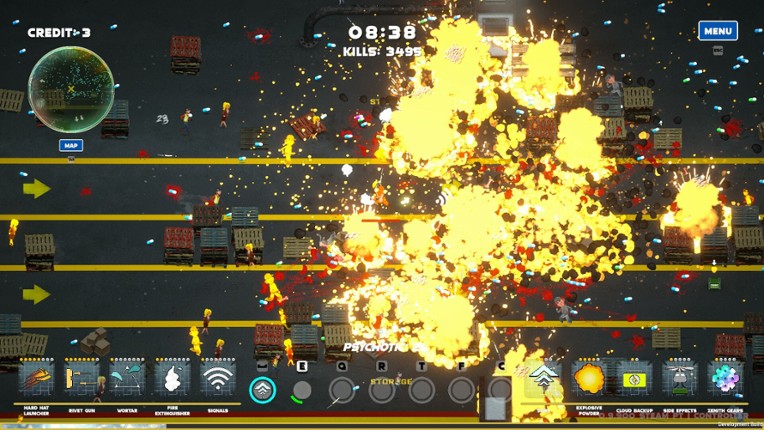The image size is (764, 430).
Task: Select the Hard Hat Launcher weapon
Action: pos(37,379)
